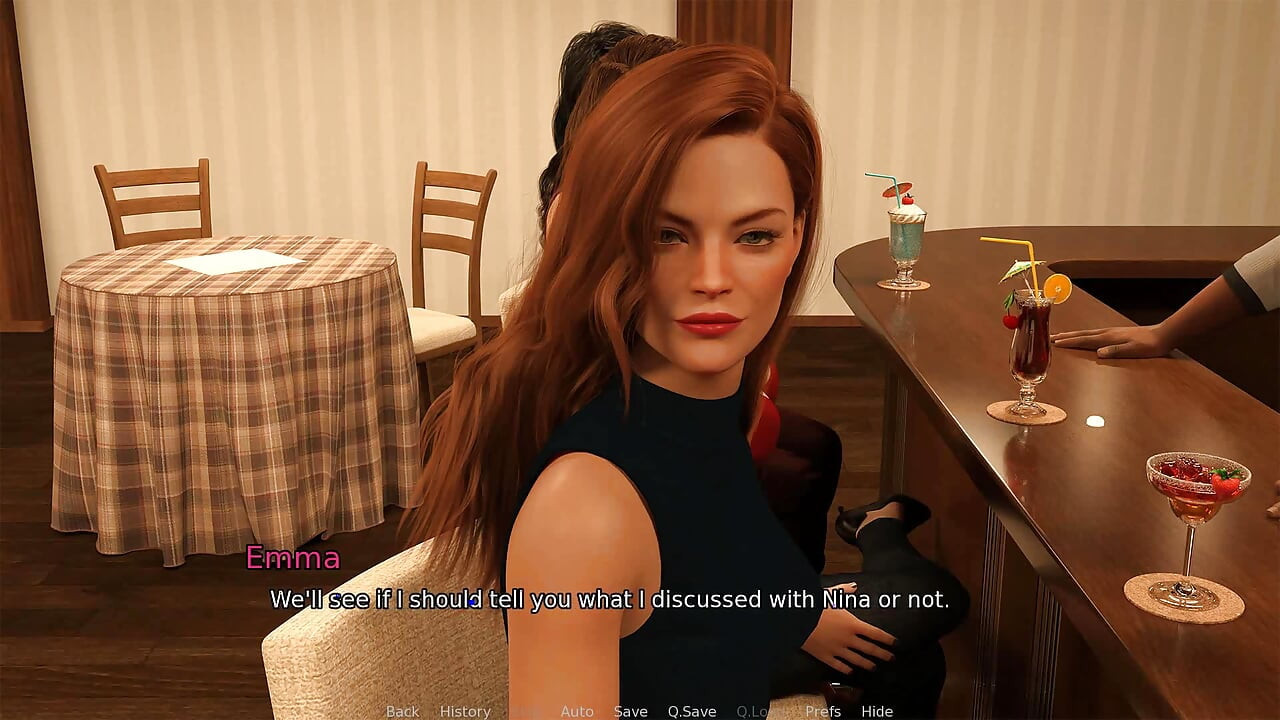Click Emma's name label

click(295, 558)
